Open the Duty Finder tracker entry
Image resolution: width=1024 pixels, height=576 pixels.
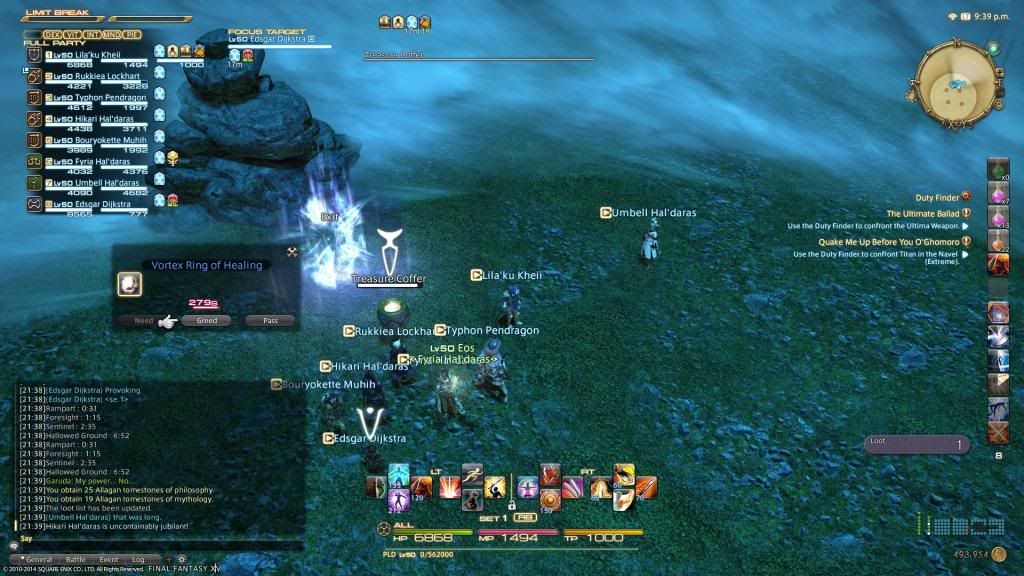pos(937,198)
